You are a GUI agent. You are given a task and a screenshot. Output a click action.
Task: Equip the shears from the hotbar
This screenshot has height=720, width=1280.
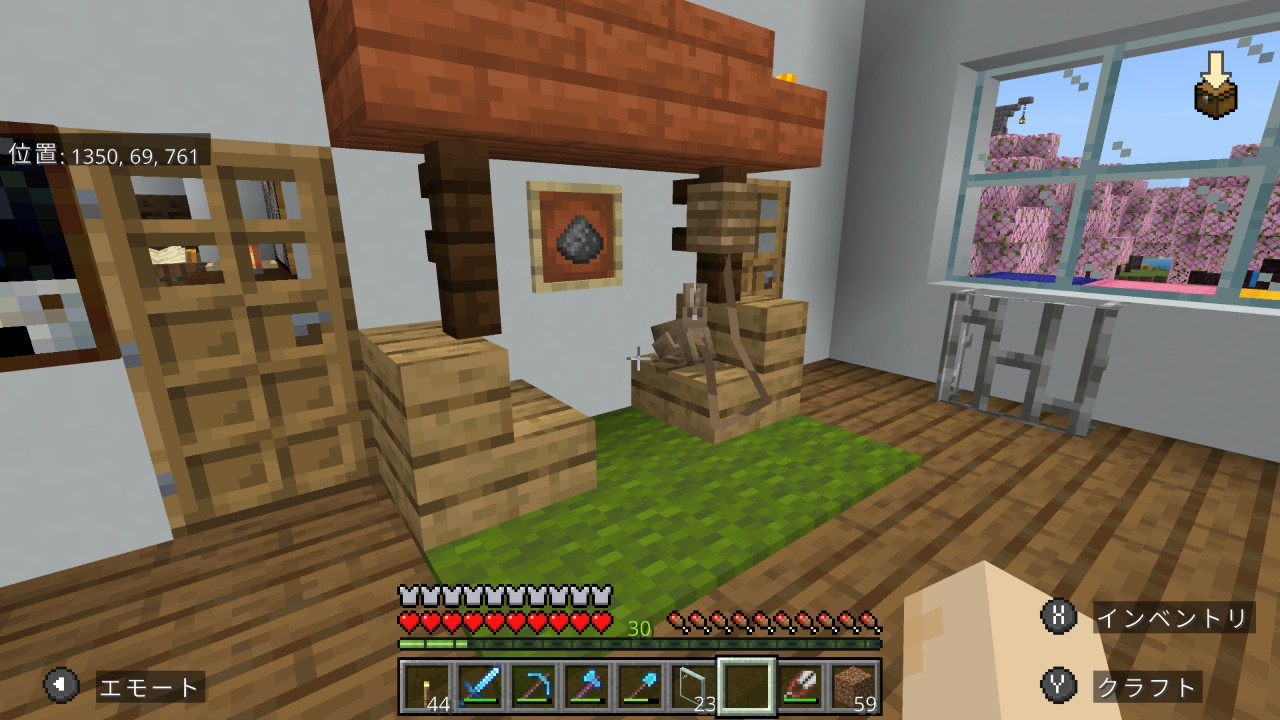801,687
